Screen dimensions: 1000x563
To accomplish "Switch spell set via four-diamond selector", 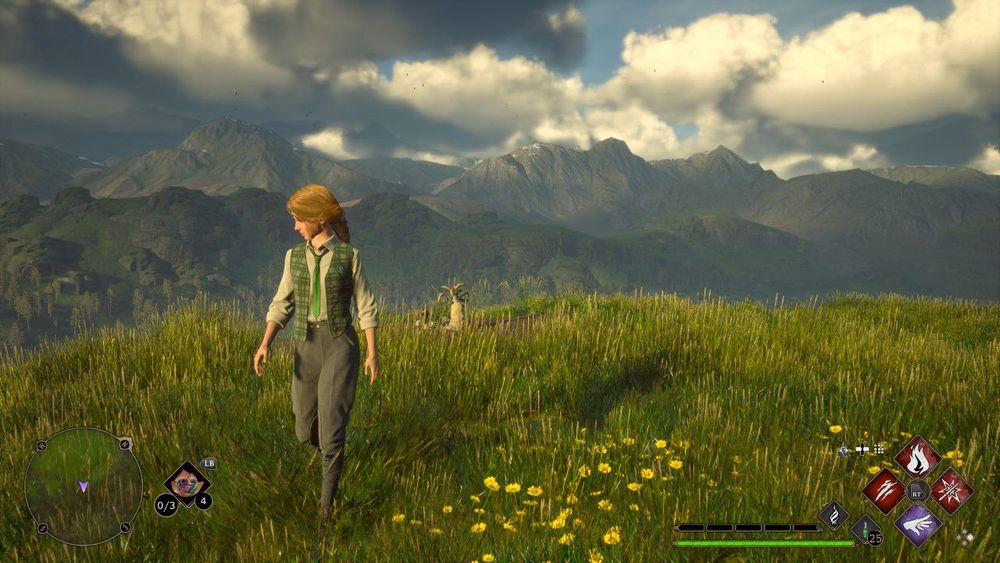I will pyautogui.click(x=964, y=537).
